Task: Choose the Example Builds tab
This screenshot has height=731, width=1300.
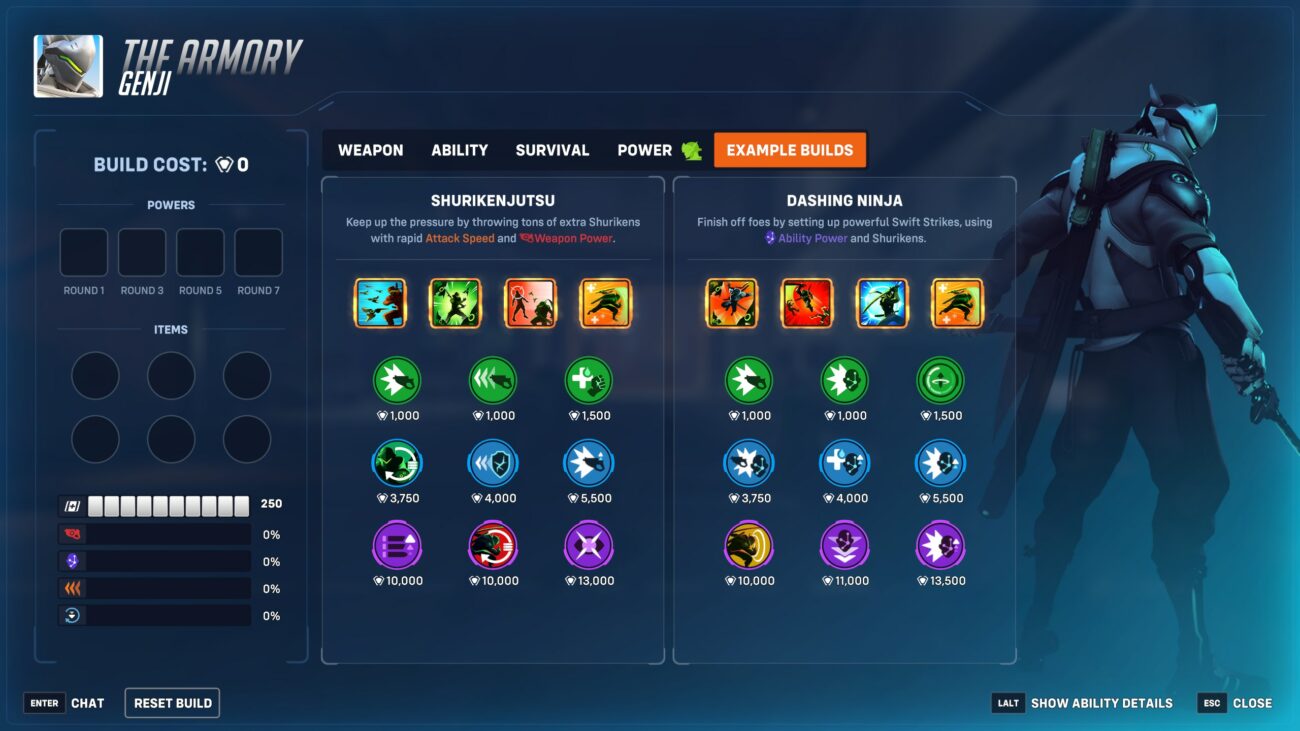Action: point(789,150)
